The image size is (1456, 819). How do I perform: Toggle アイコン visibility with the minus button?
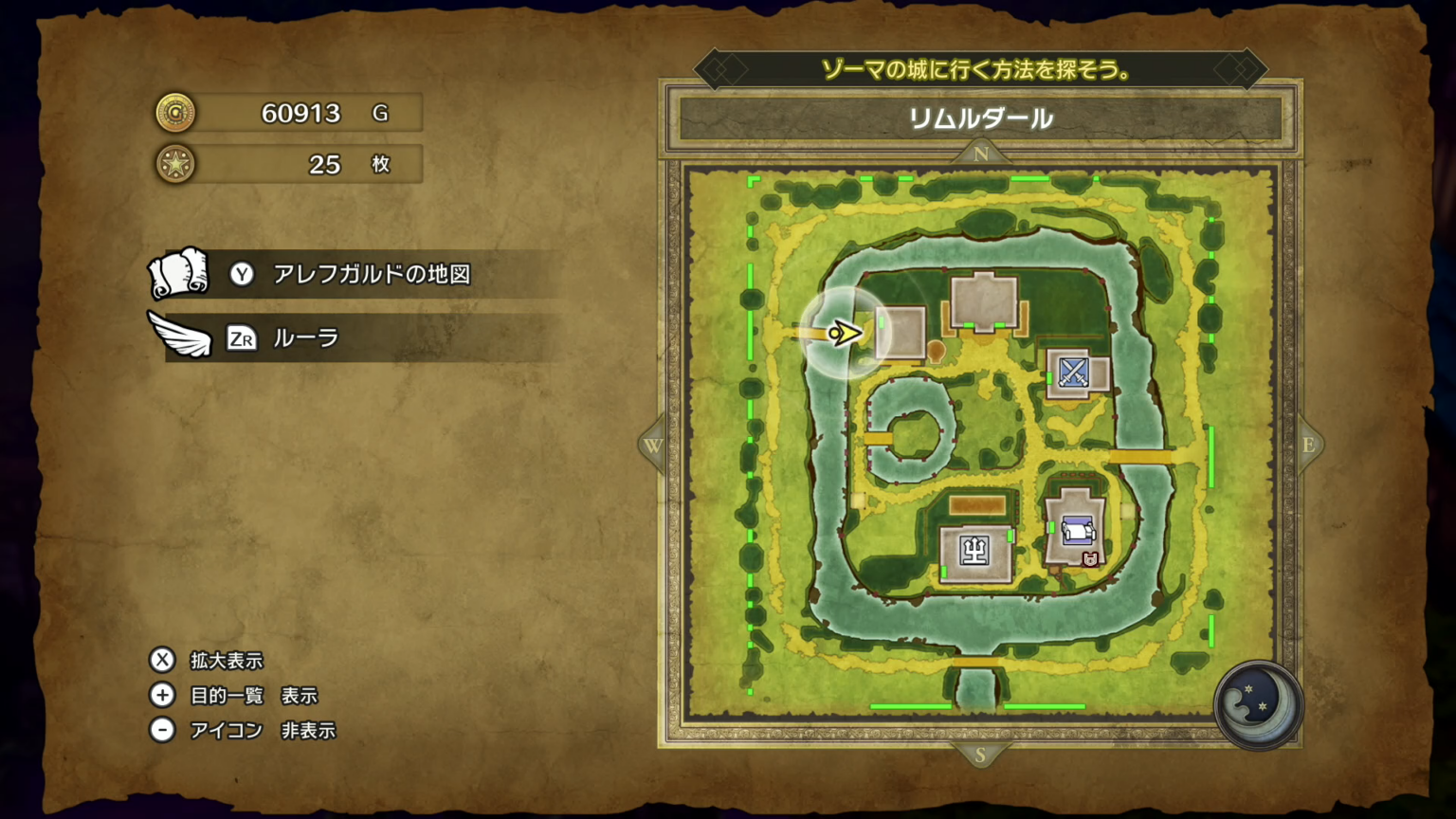point(162,730)
